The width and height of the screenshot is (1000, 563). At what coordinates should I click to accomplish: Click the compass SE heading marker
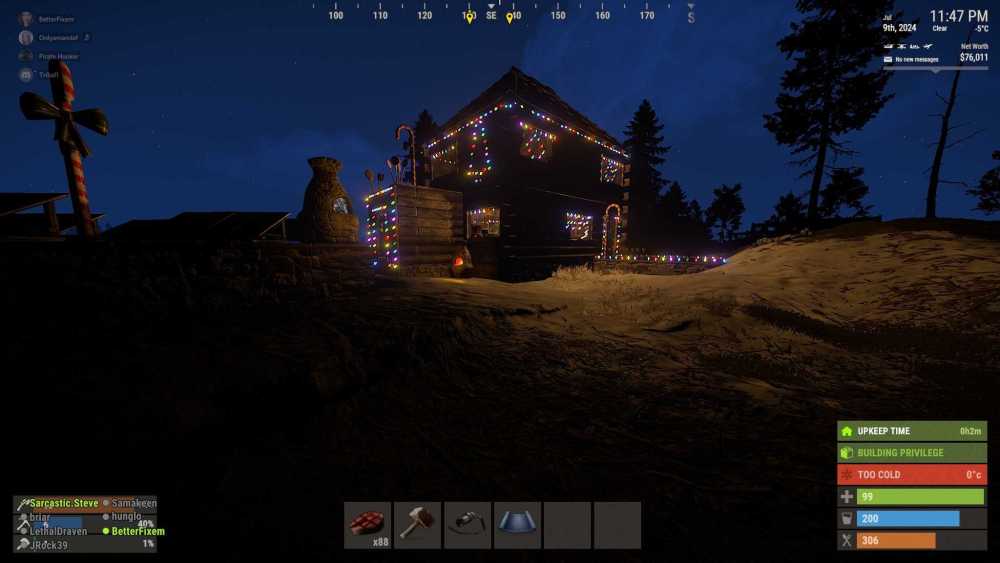pos(491,15)
